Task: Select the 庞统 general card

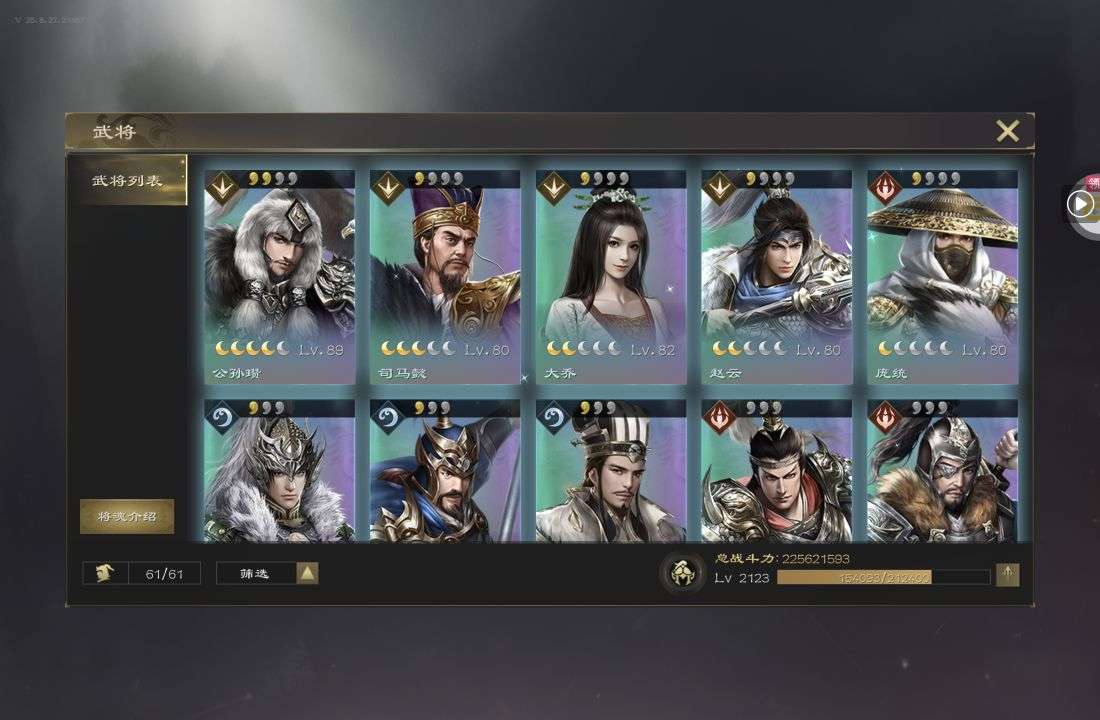Action: point(942,275)
